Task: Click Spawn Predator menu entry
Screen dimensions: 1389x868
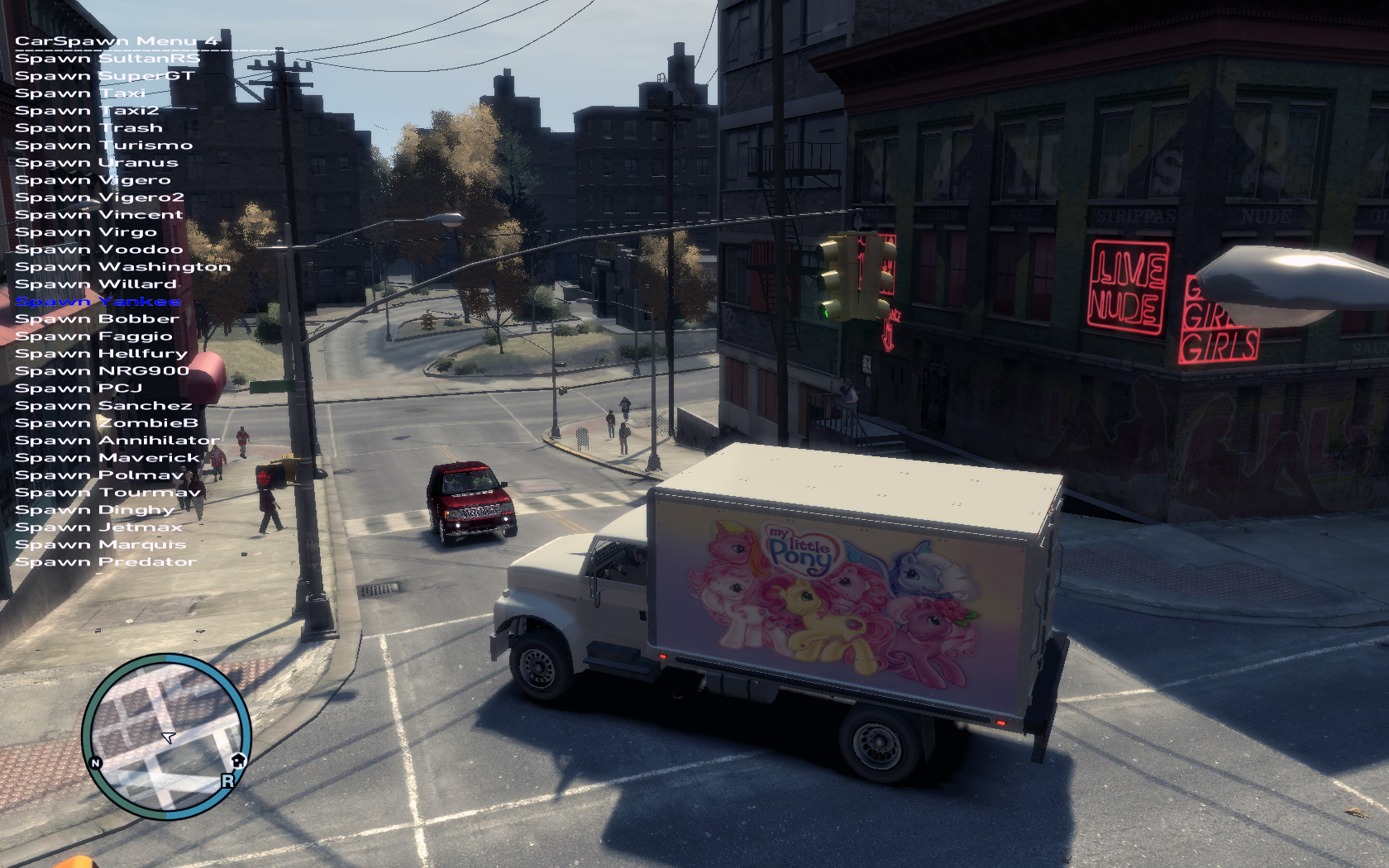Action: coord(106,562)
